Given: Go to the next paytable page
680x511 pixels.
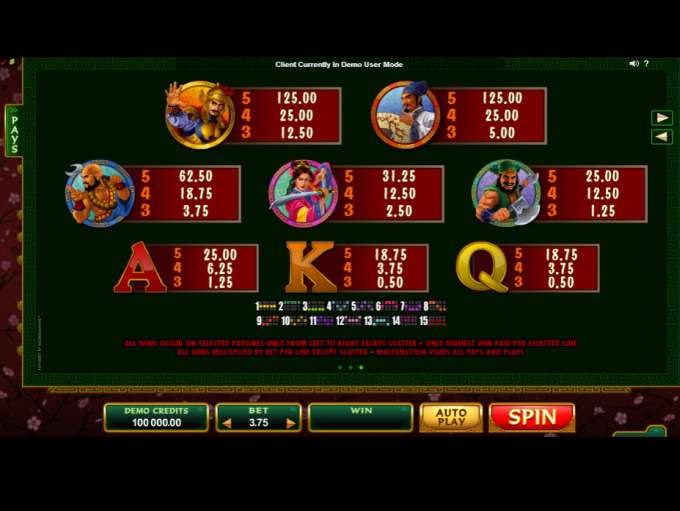Looking at the screenshot, I should pos(661,118).
